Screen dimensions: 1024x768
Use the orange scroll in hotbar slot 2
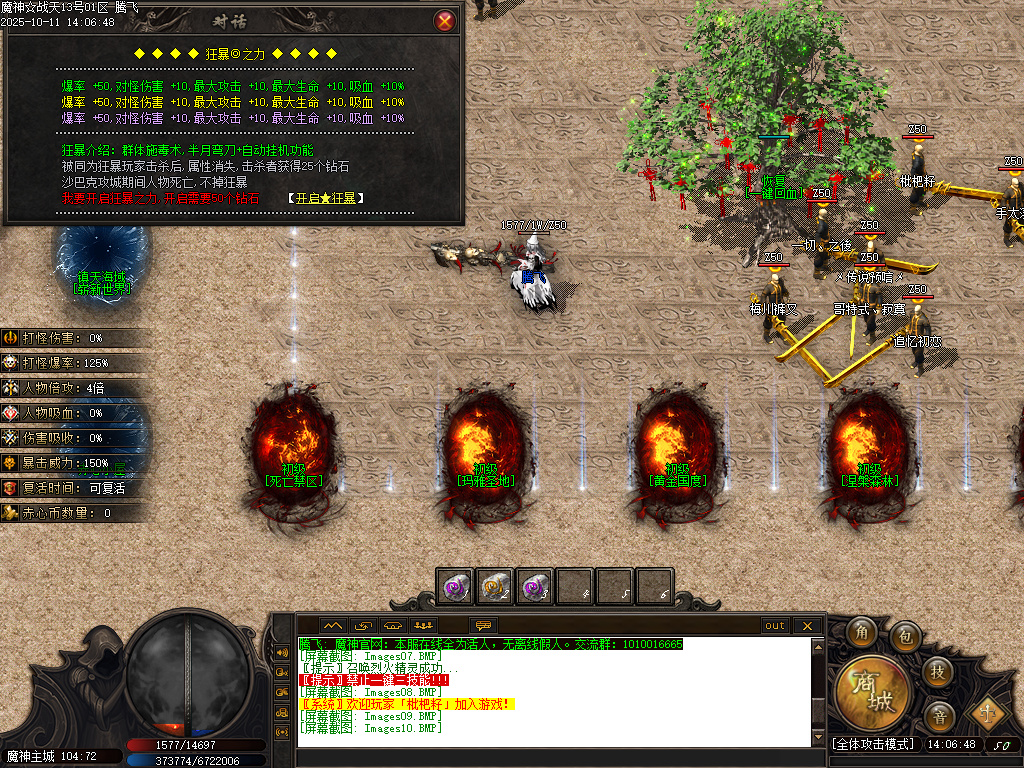[495, 586]
